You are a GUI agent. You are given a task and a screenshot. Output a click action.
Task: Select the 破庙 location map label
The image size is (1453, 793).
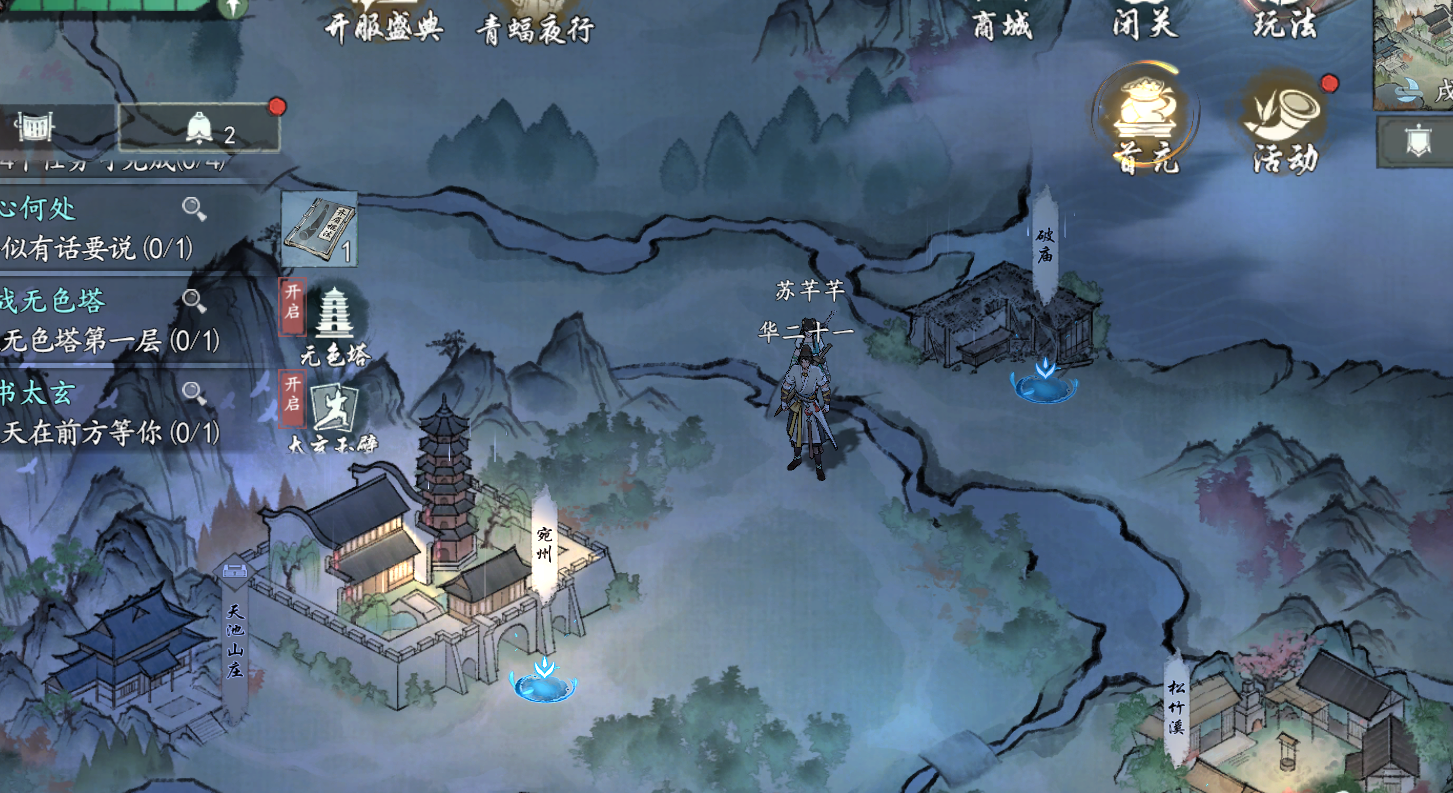[x=1045, y=244]
